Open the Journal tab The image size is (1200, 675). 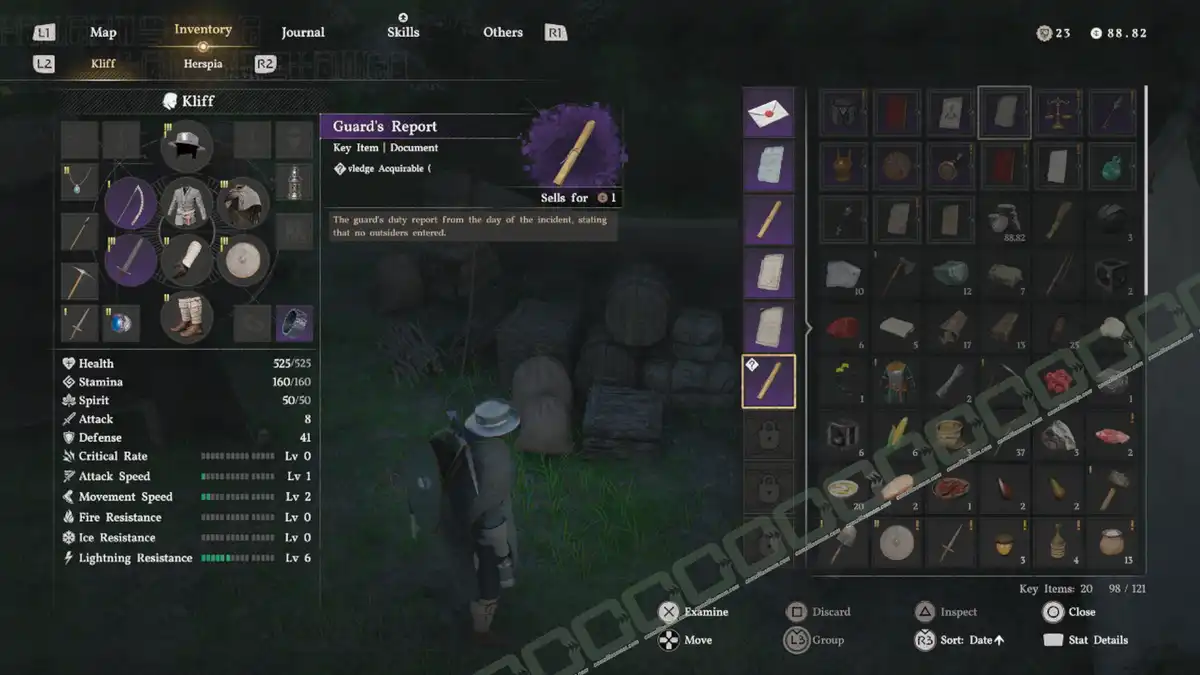pos(303,33)
